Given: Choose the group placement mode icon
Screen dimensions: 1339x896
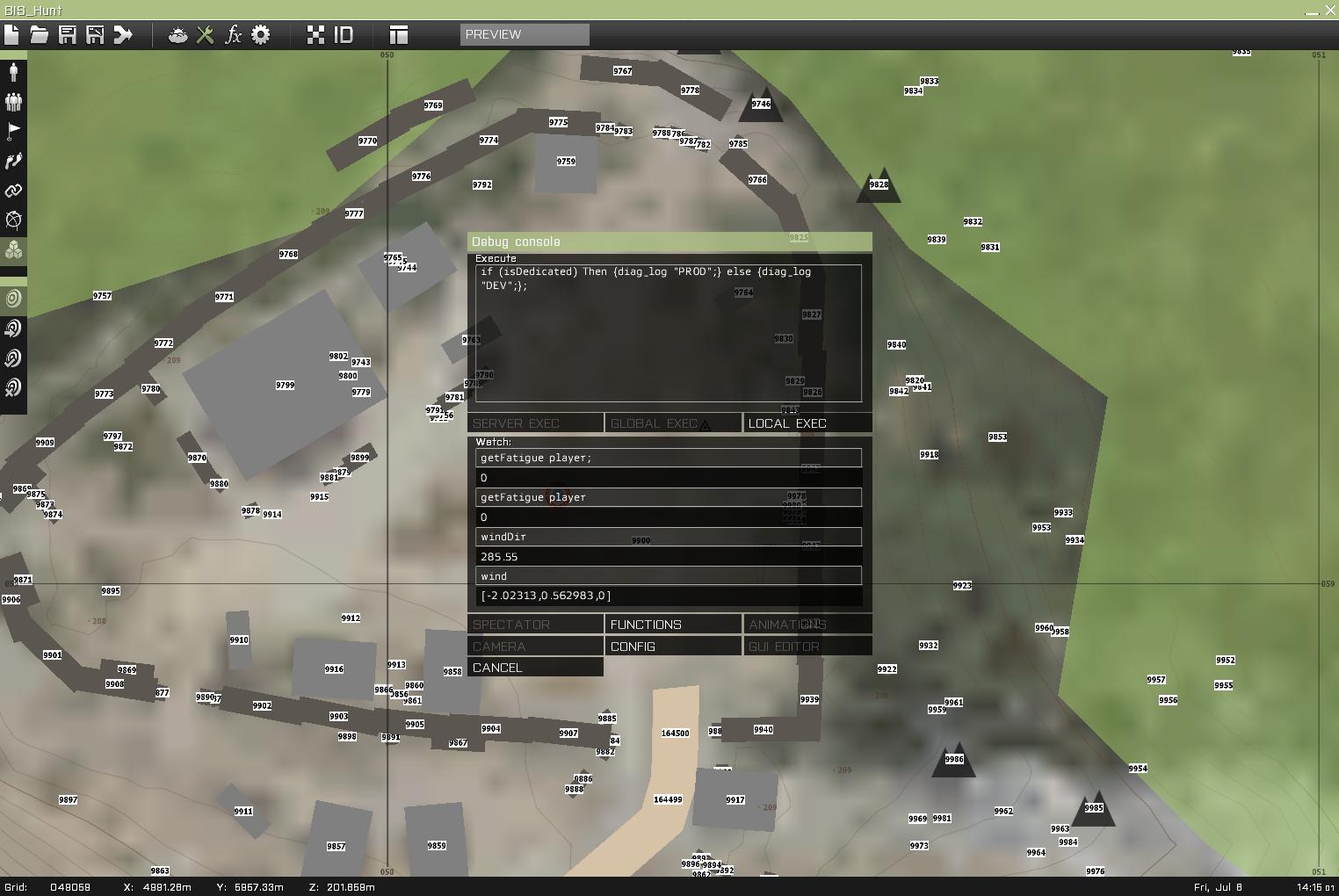Looking at the screenshot, I should pyautogui.click(x=13, y=102).
